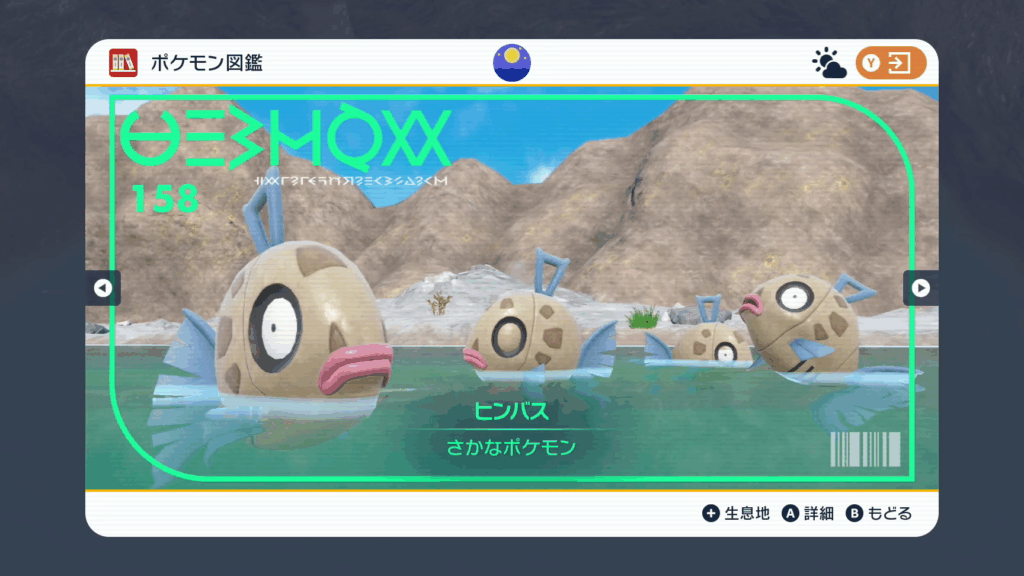Screen dimensions: 1024x576
Task: Select the night moon time icon
Action: (x=512, y=63)
